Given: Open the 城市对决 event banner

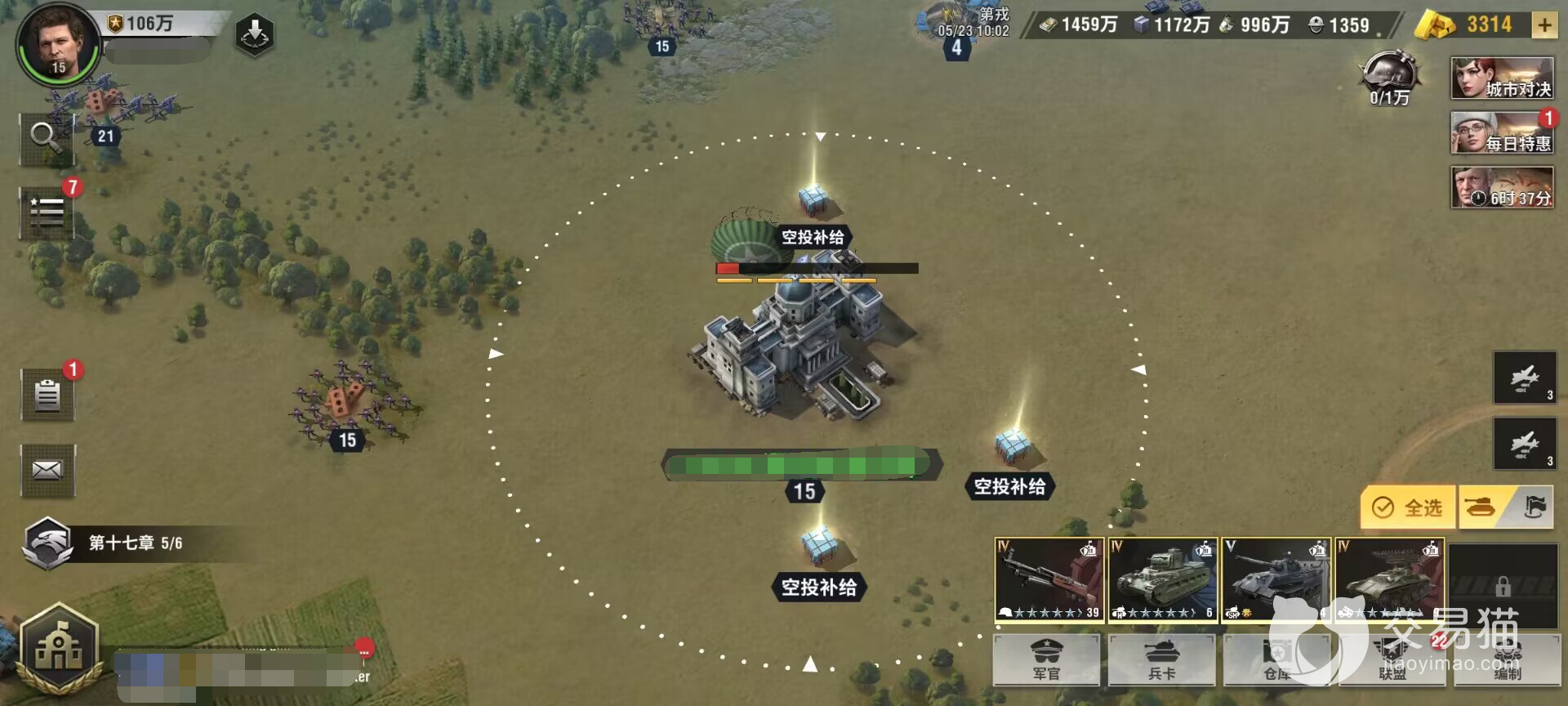Looking at the screenshot, I should point(1502,78).
